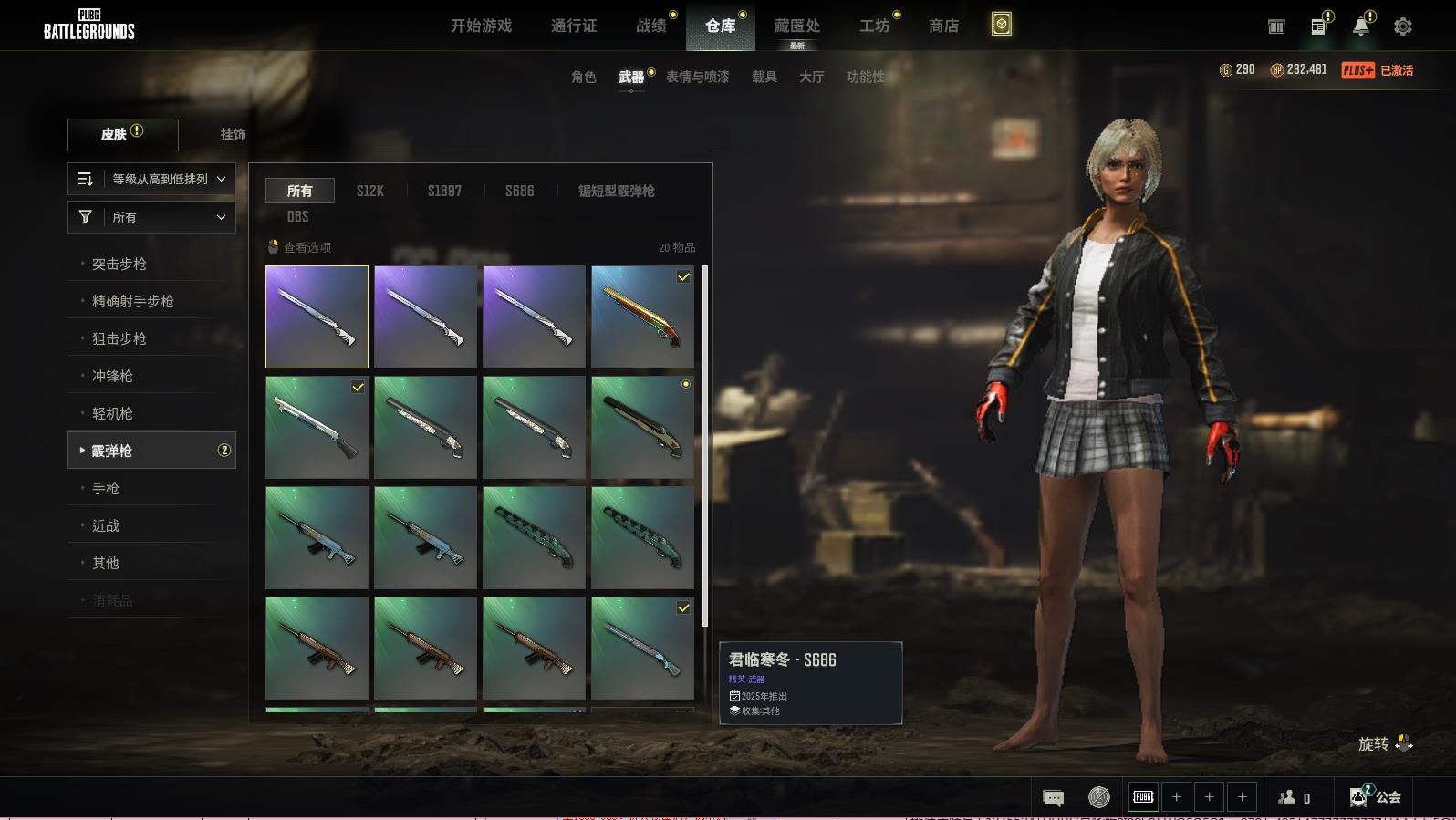This screenshot has width=1456, height=820.
Task: Choose the 突击步枪 weapon category
Action: point(120,264)
